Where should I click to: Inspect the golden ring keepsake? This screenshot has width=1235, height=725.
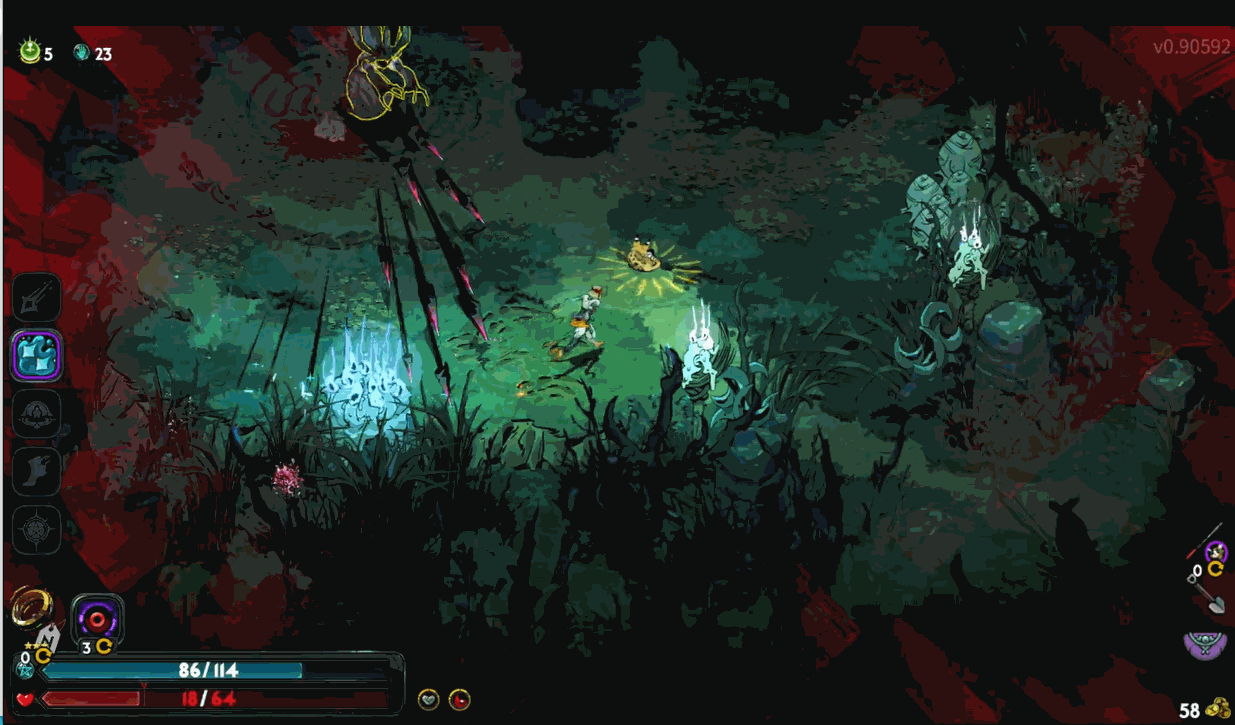(30, 604)
